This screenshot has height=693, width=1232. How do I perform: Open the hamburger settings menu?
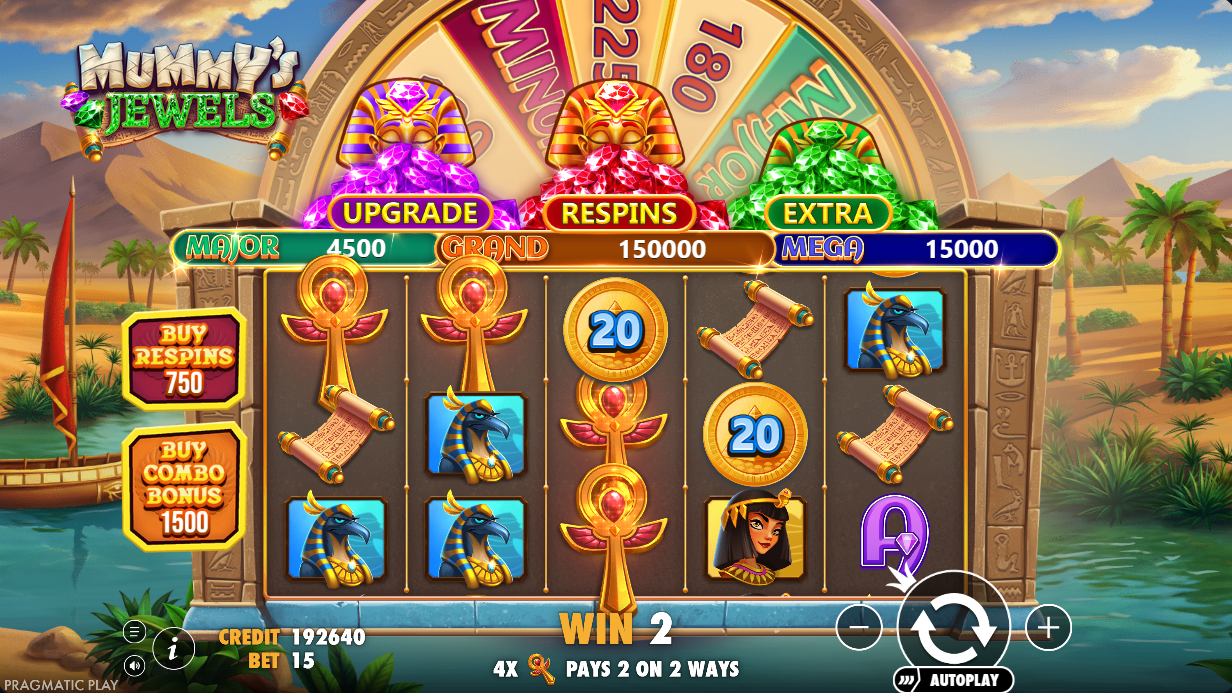point(134,631)
